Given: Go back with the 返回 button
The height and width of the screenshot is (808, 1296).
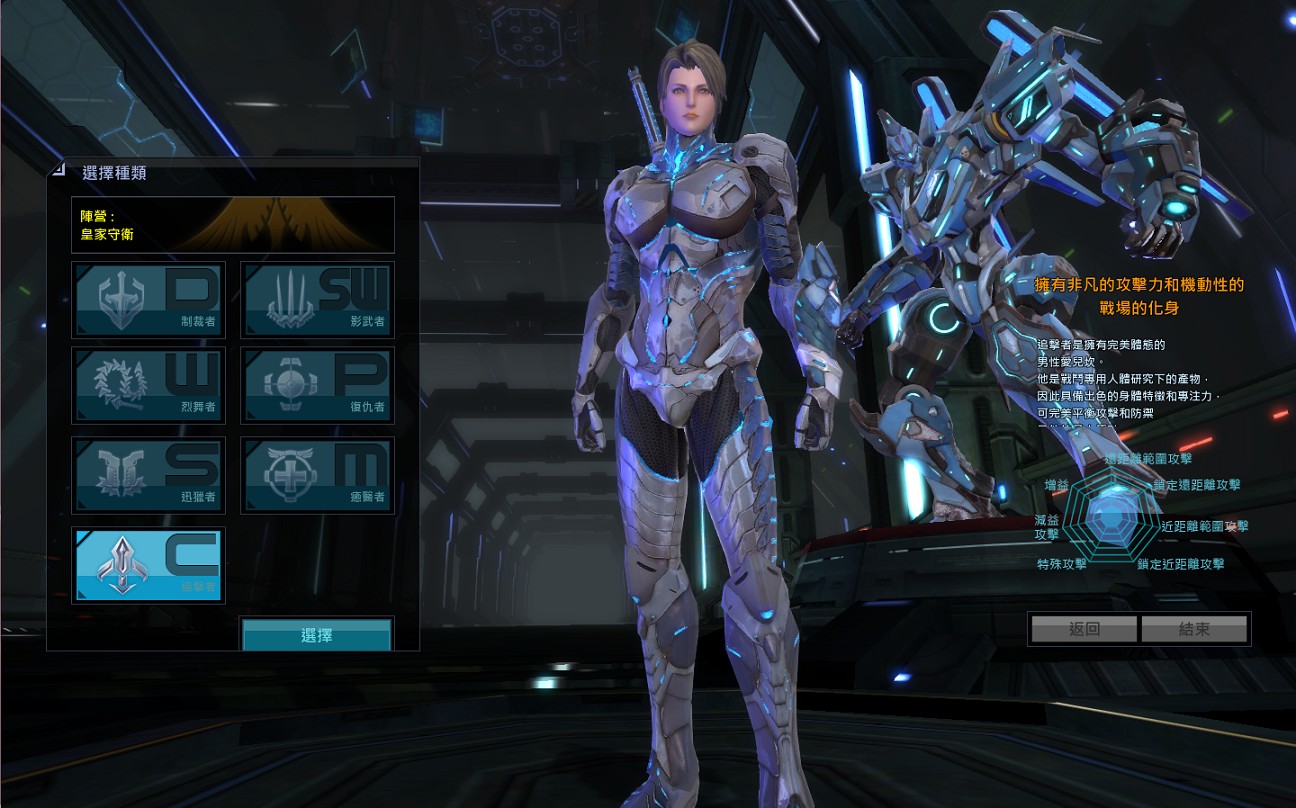Looking at the screenshot, I should [x=1084, y=629].
